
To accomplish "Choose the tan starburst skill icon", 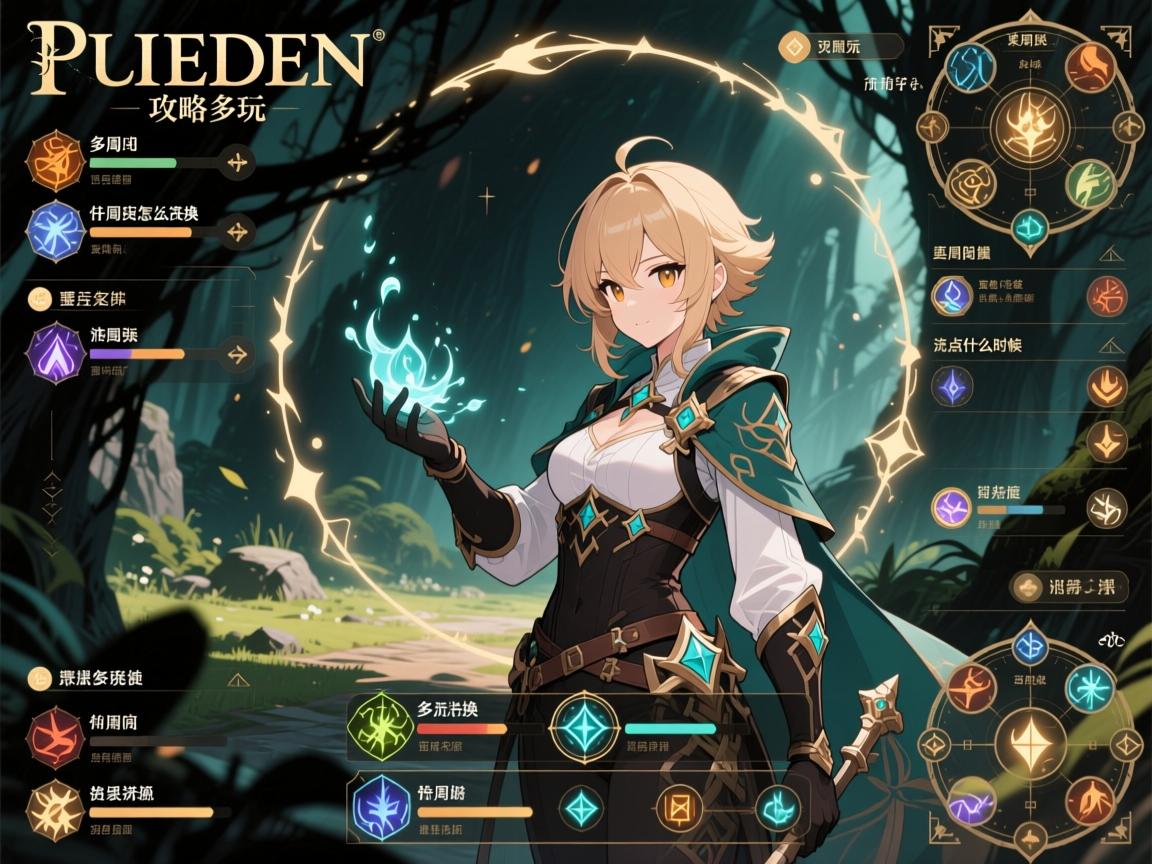I will pos(56,808).
